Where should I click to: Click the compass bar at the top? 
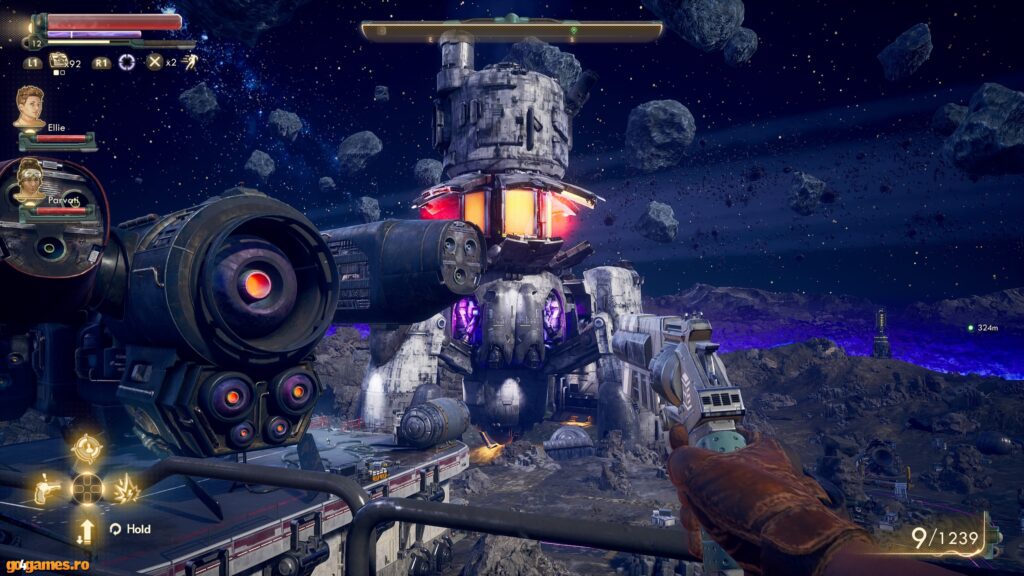point(512,31)
